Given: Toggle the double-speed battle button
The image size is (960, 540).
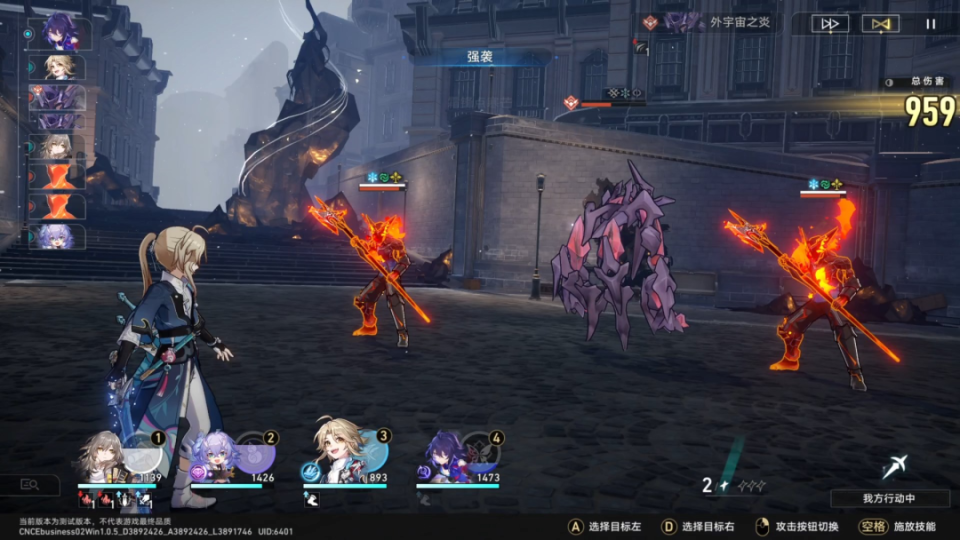Looking at the screenshot, I should pos(830,24).
